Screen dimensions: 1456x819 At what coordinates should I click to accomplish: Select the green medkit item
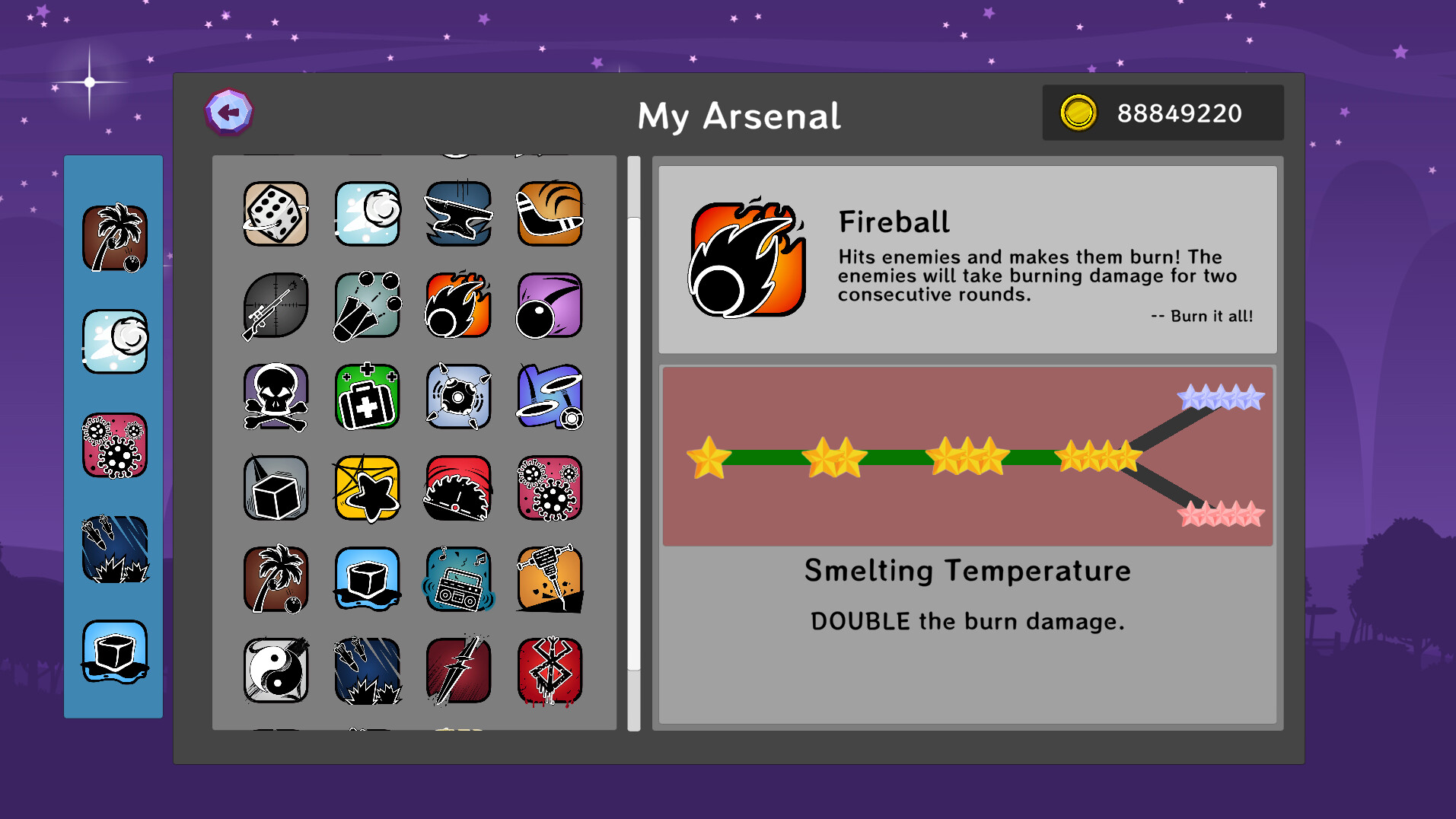tap(367, 397)
